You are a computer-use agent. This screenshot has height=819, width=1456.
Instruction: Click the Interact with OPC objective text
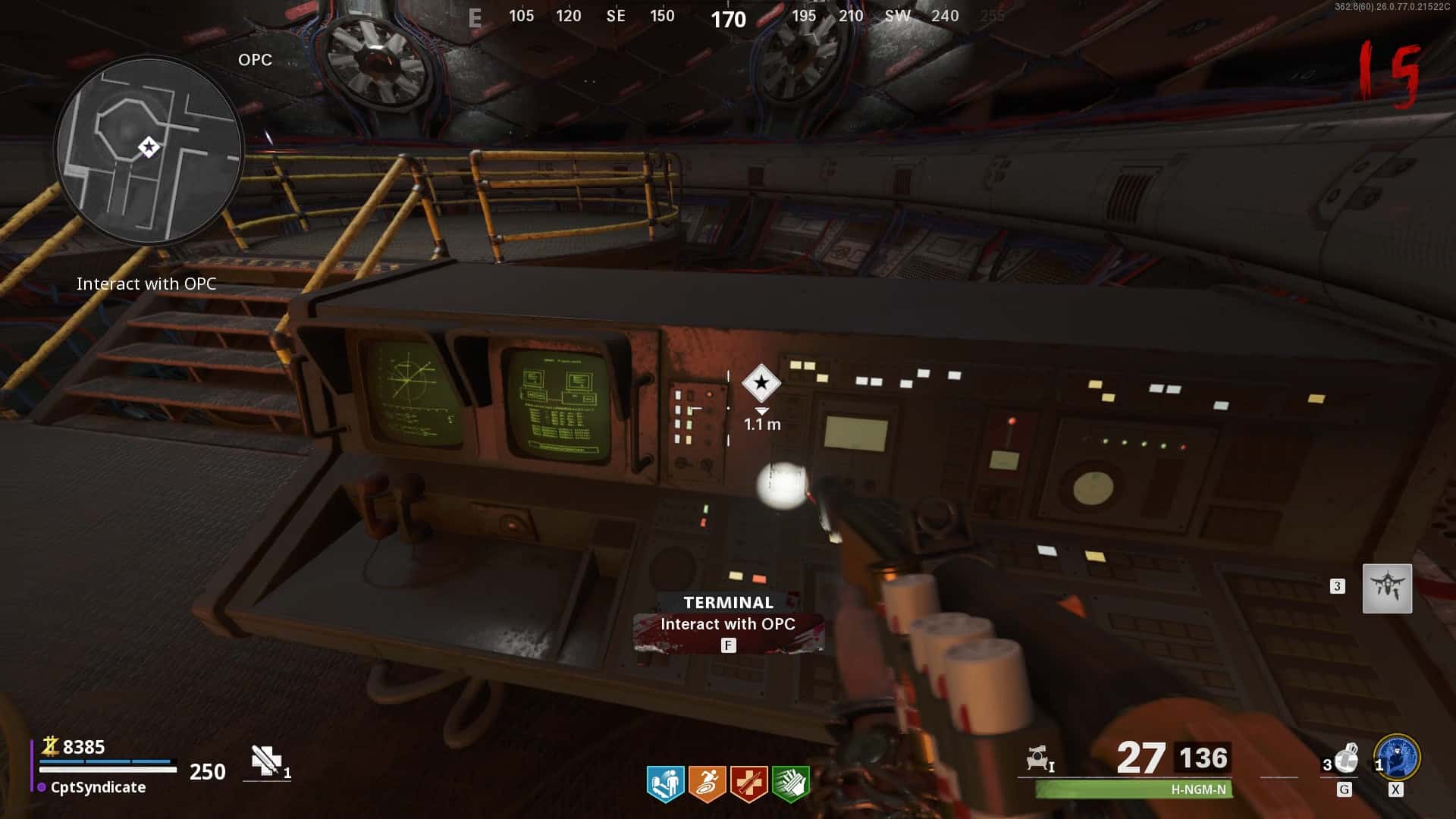(x=146, y=284)
